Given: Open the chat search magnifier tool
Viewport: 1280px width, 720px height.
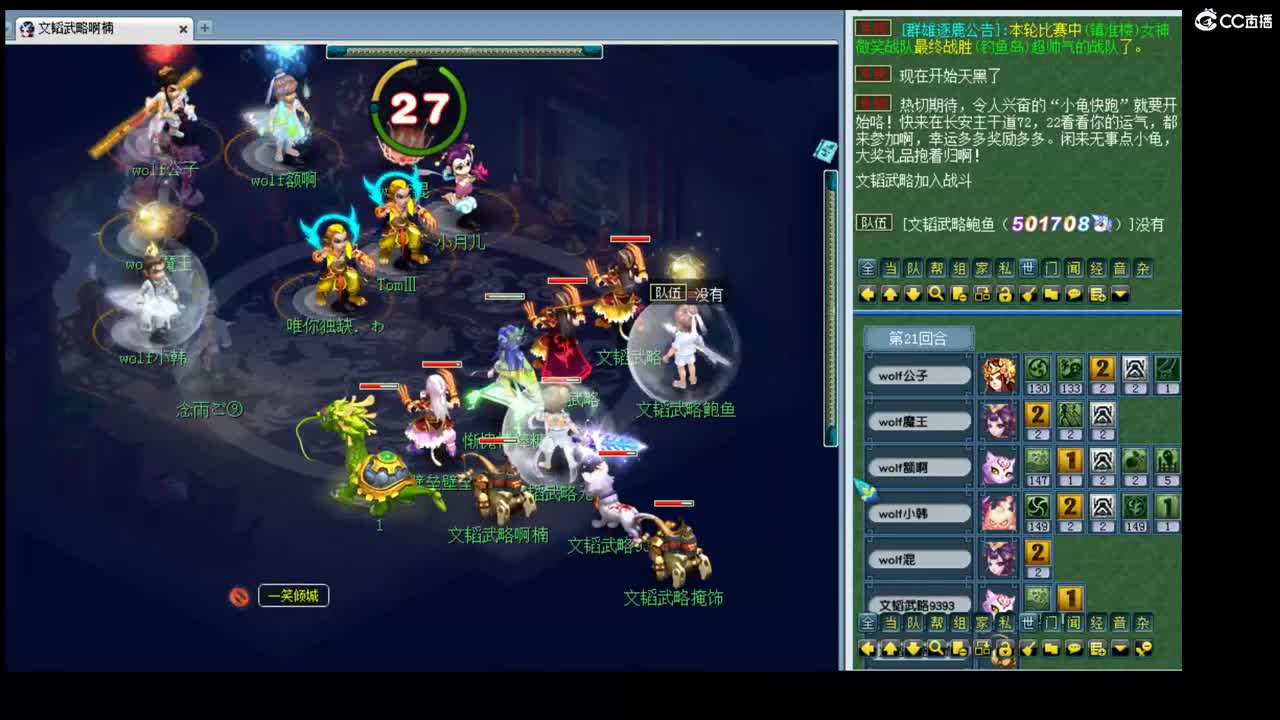Looking at the screenshot, I should coord(935,293).
